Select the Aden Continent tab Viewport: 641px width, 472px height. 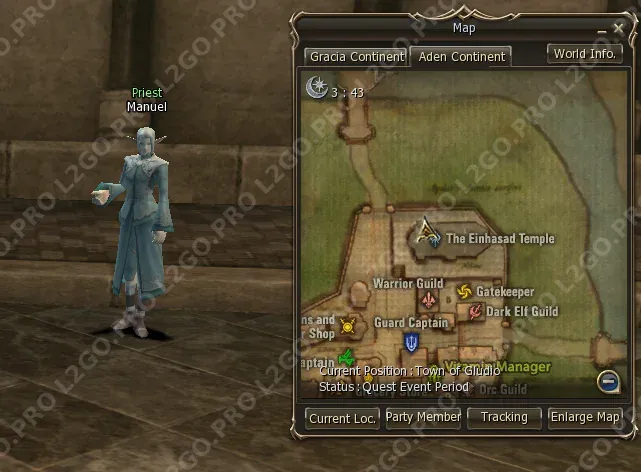(462, 57)
